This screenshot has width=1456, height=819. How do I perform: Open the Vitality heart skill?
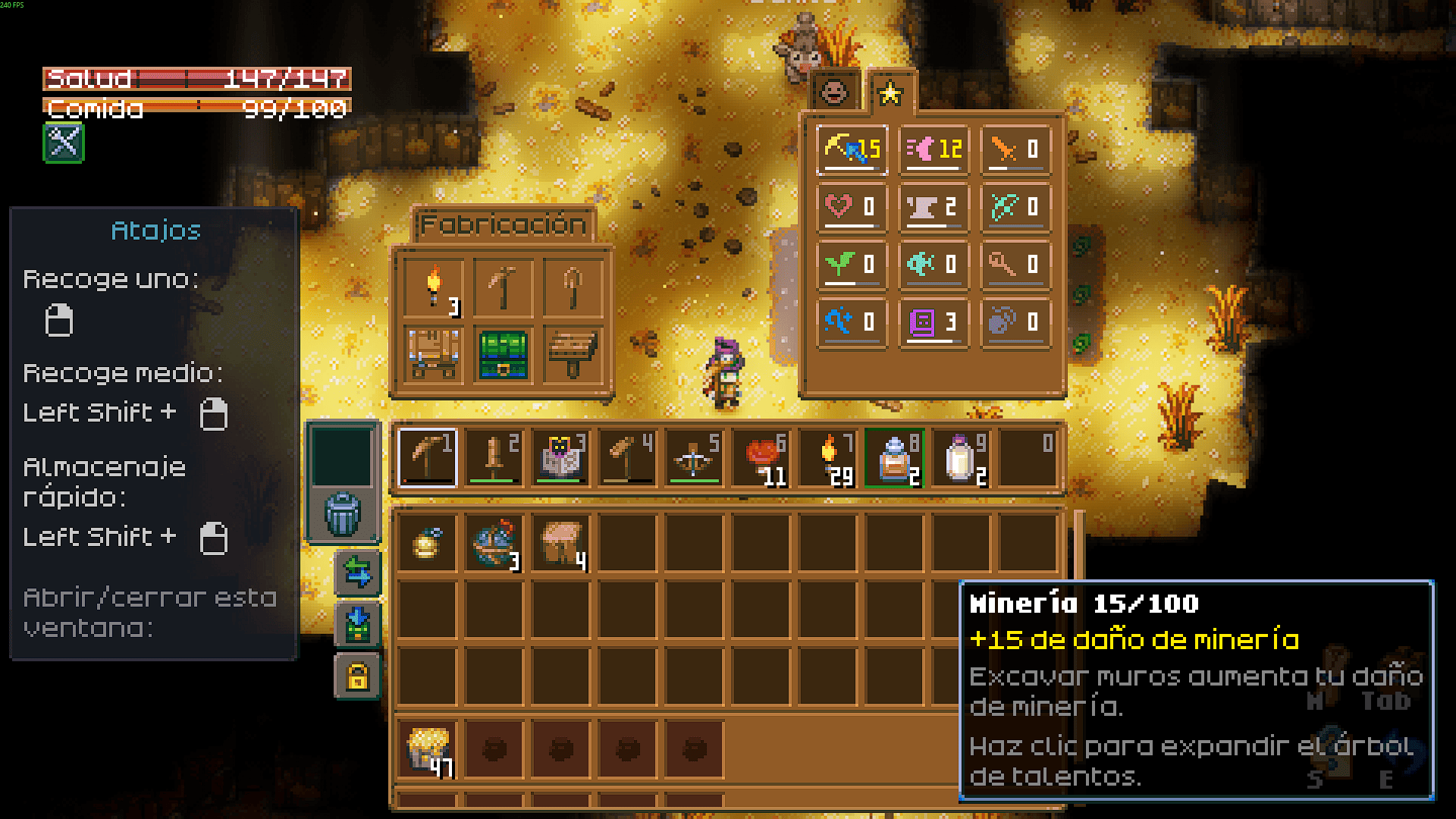[852, 206]
